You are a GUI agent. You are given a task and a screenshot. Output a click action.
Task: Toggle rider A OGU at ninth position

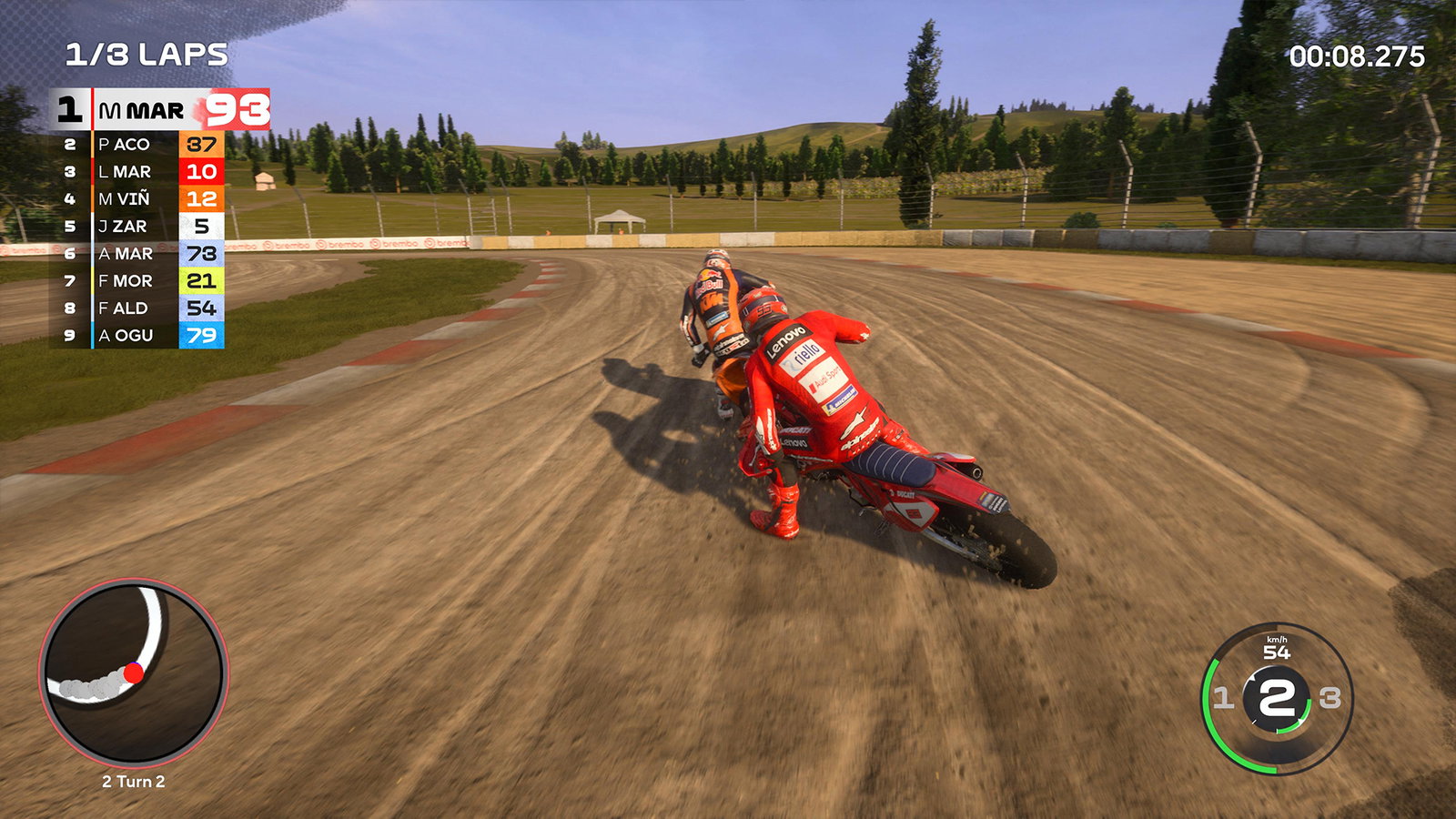tap(127, 336)
